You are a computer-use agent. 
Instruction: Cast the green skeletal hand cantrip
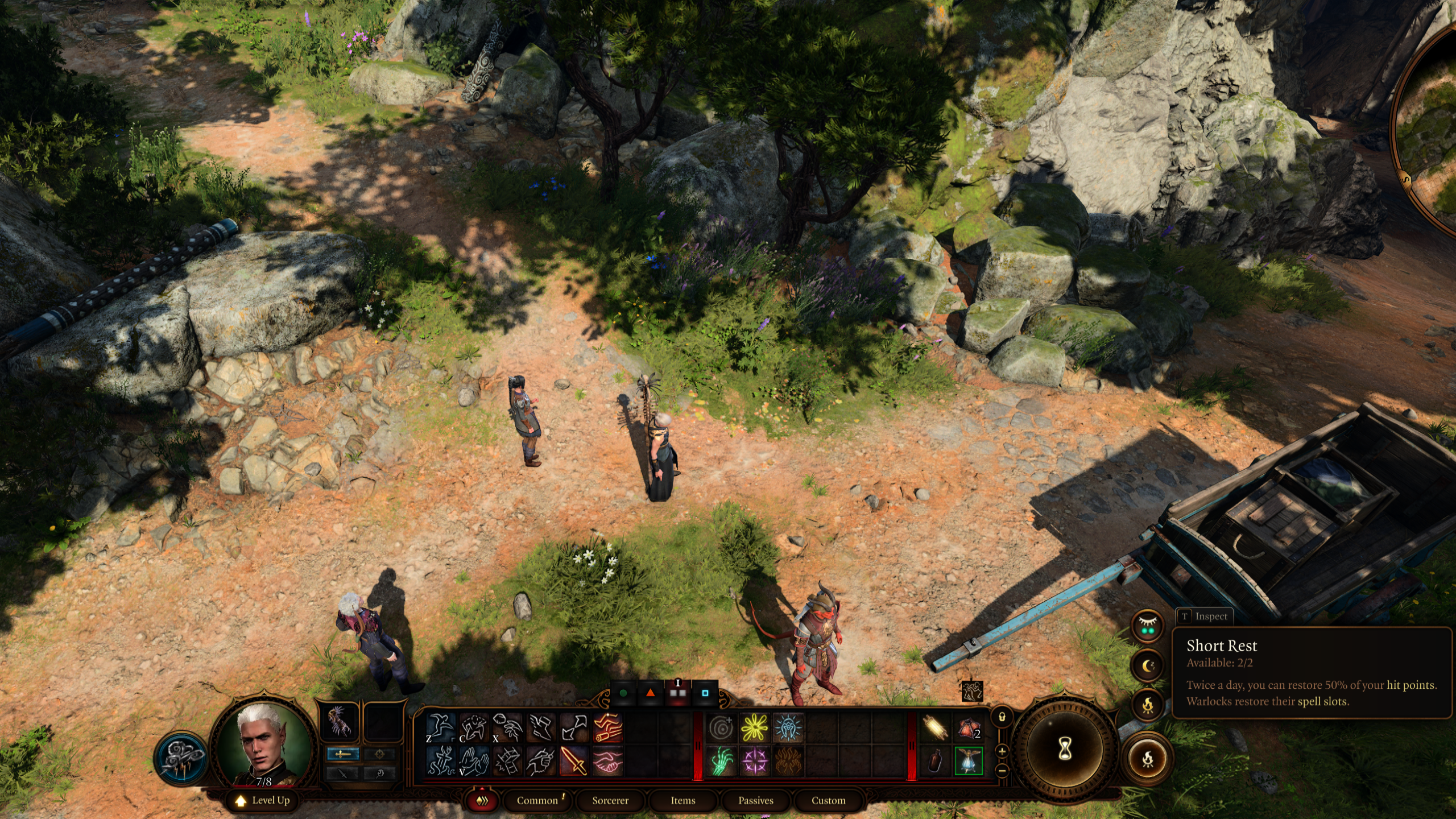click(722, 760)
